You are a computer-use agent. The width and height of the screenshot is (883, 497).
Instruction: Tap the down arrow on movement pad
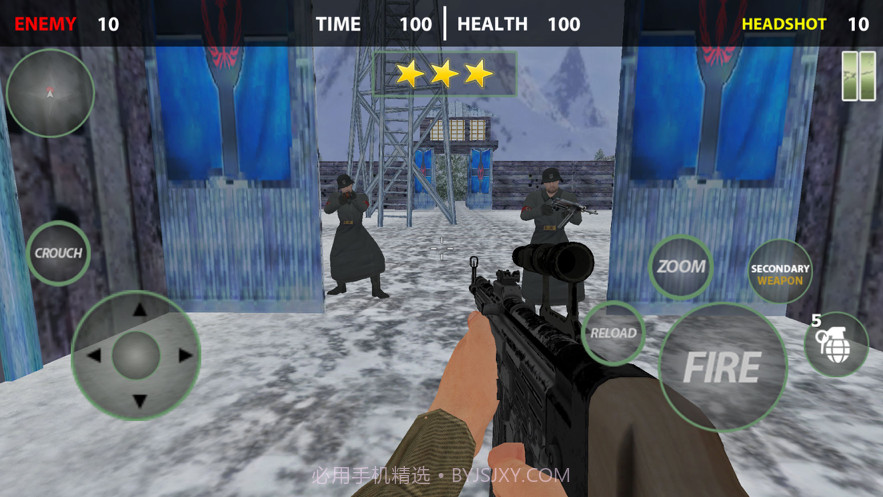point(138,401)
